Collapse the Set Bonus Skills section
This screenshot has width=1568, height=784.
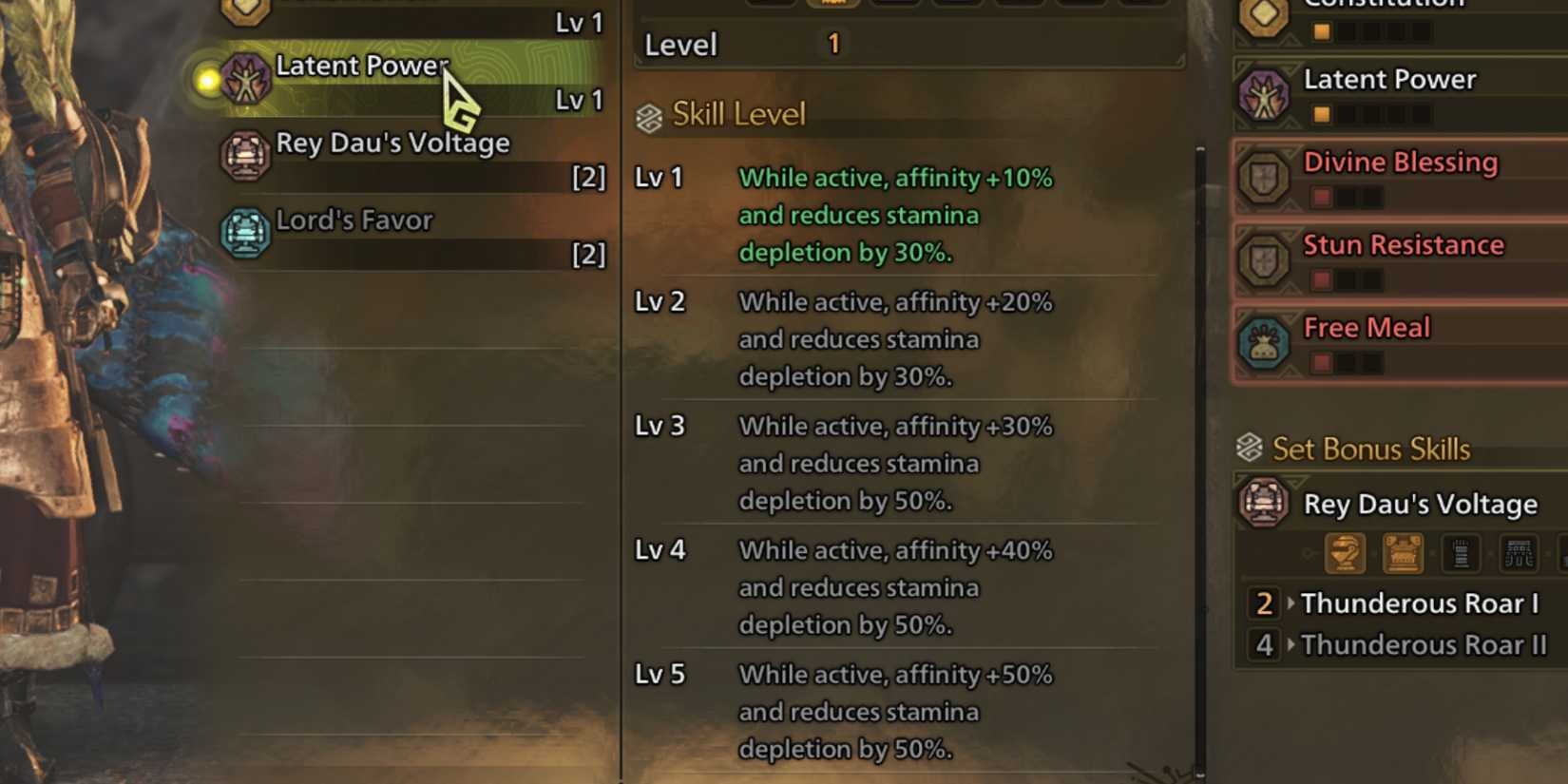(1249, 449)
